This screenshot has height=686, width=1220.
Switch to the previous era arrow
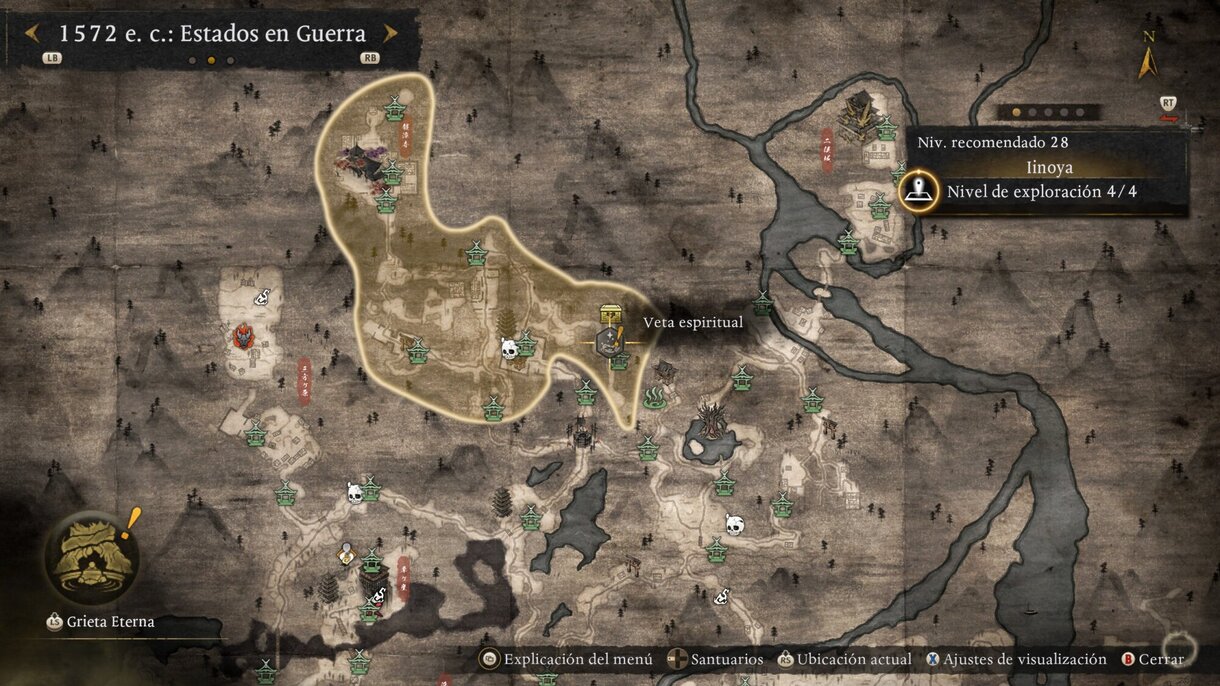32,33
